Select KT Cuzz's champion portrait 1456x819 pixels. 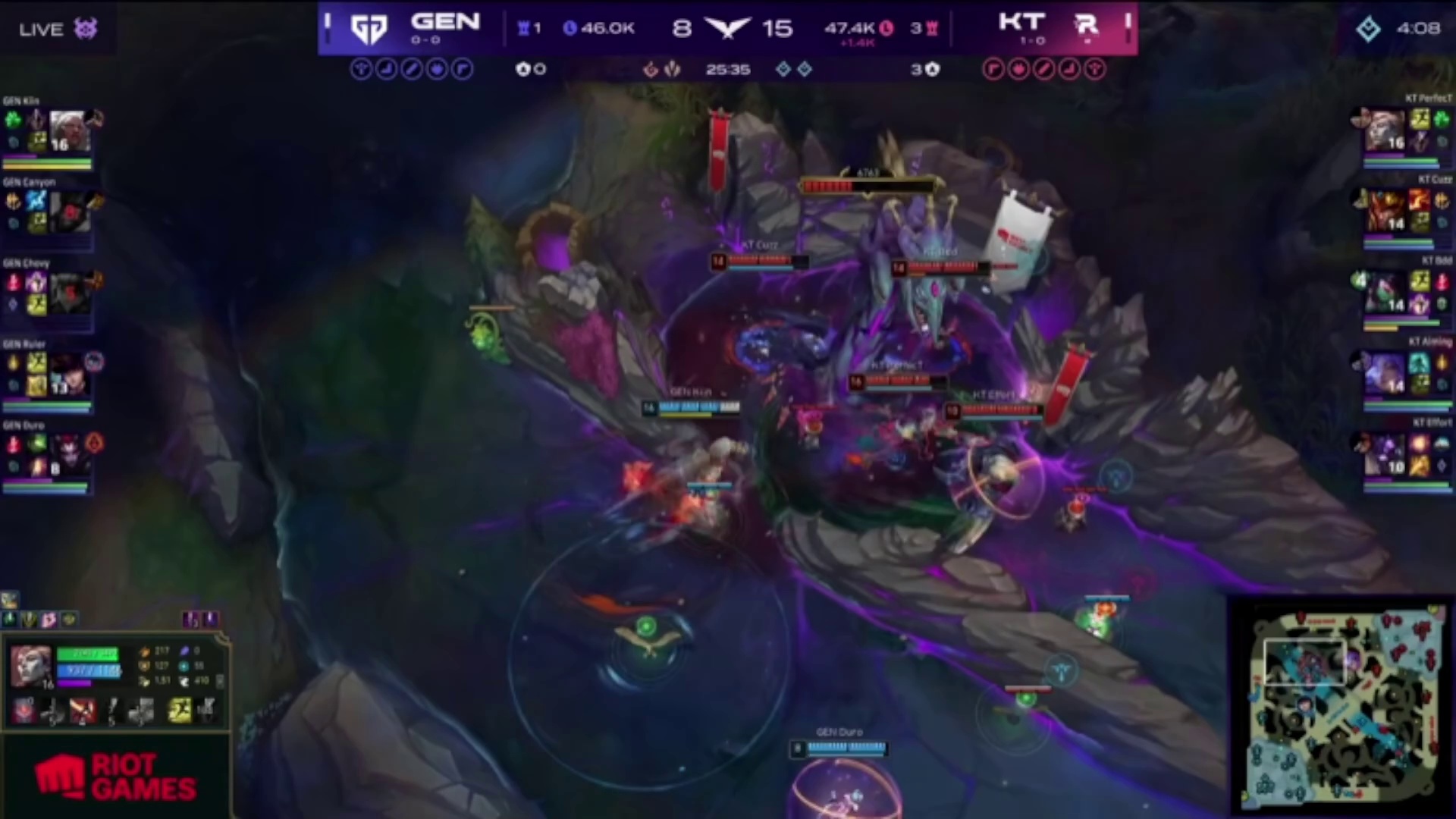click(1385, 212)
